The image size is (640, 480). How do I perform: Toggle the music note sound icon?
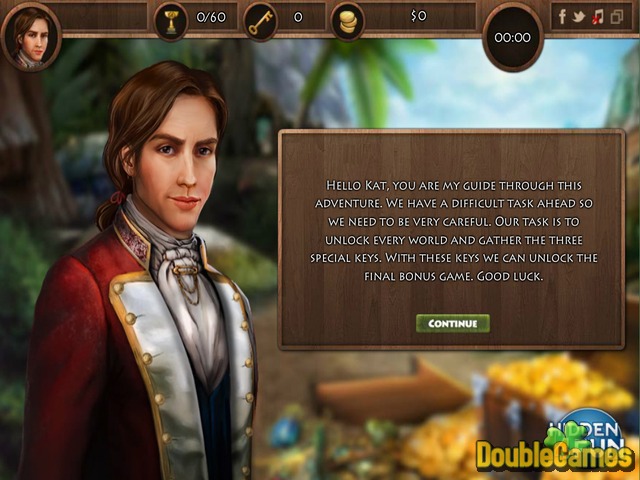point(597,17)
